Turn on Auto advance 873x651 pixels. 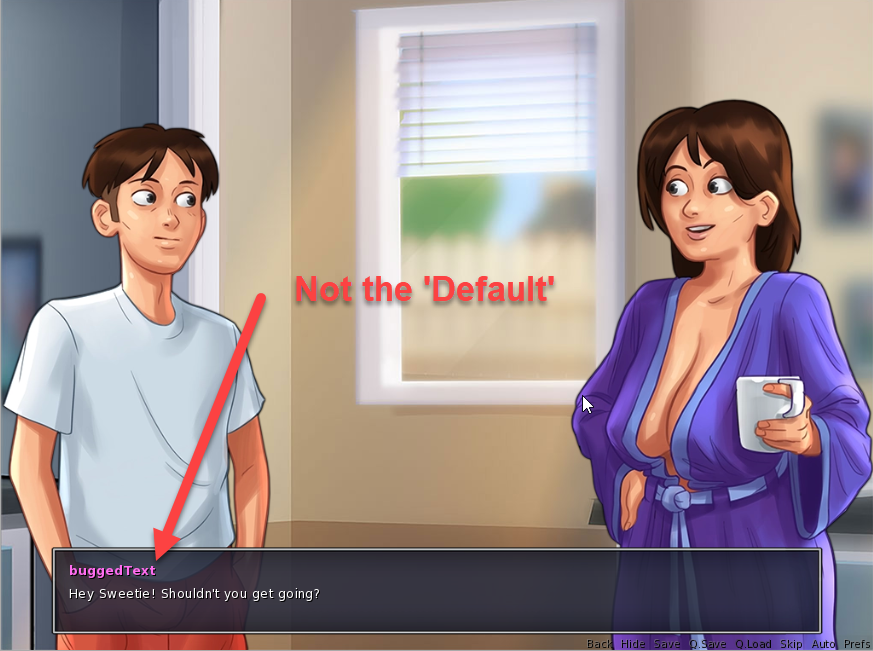824,644
